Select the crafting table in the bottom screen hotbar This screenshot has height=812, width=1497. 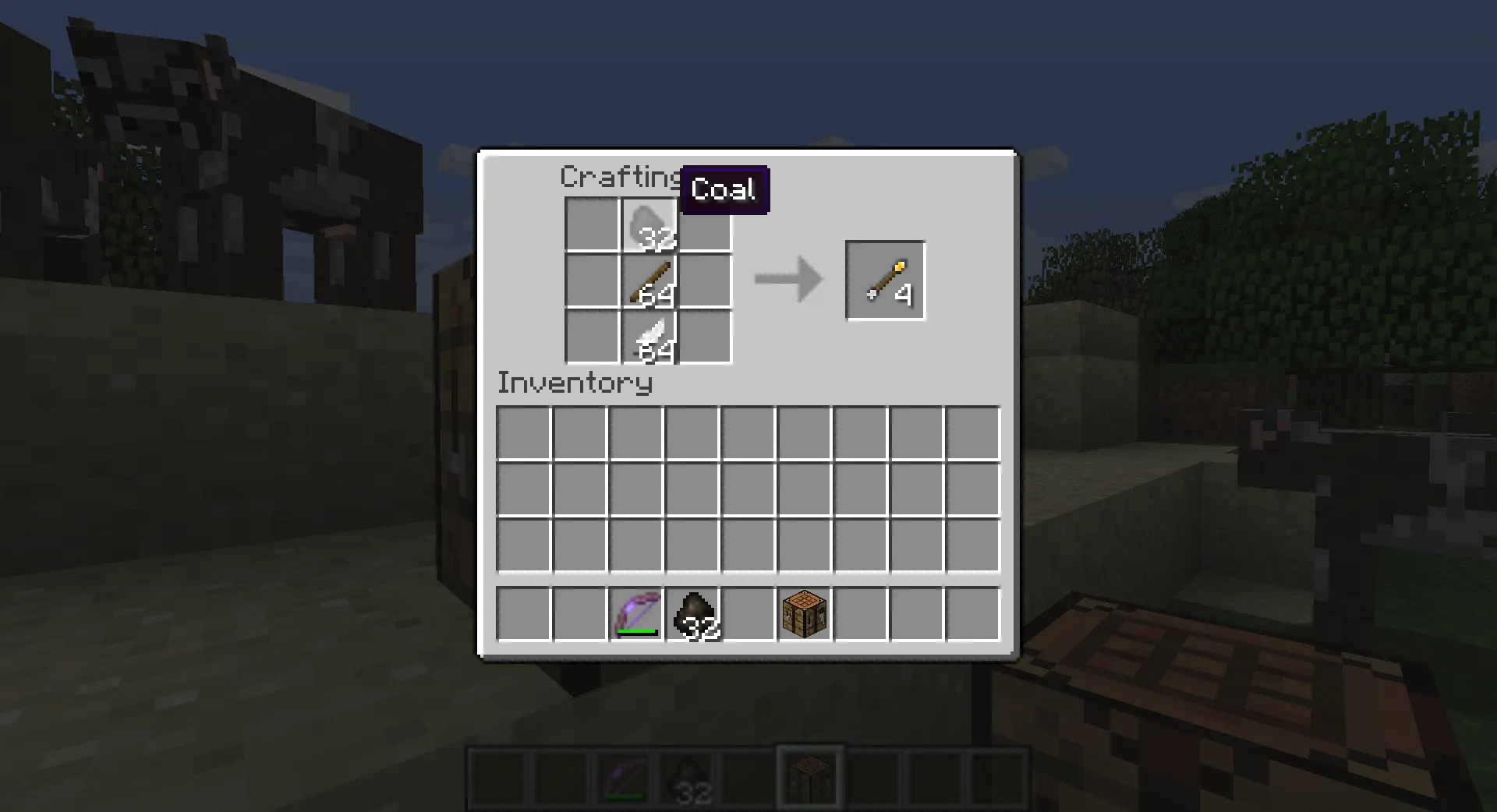click(x=809, y=775)
